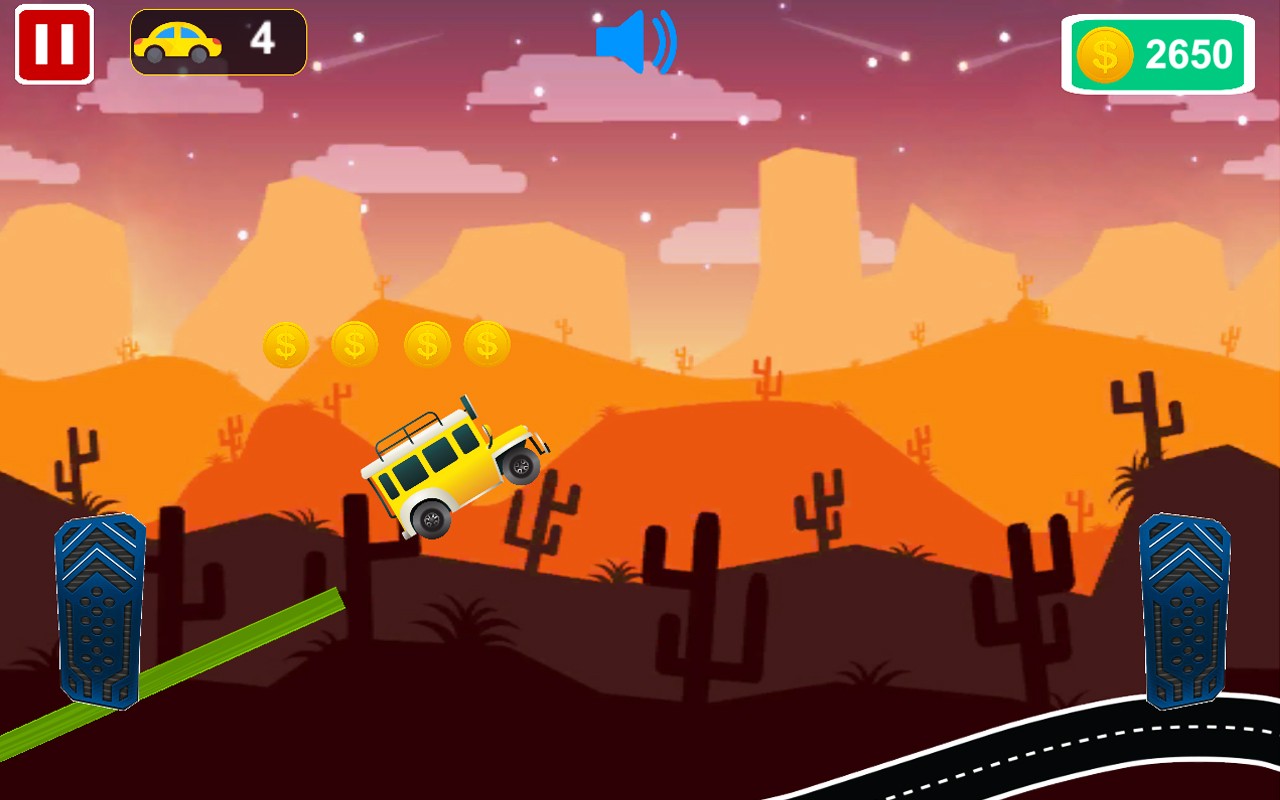Image resolution: width=1280 pixels, height=800 pixels.
Task: Pause the game with the red button
Action: tap(54, 45)
